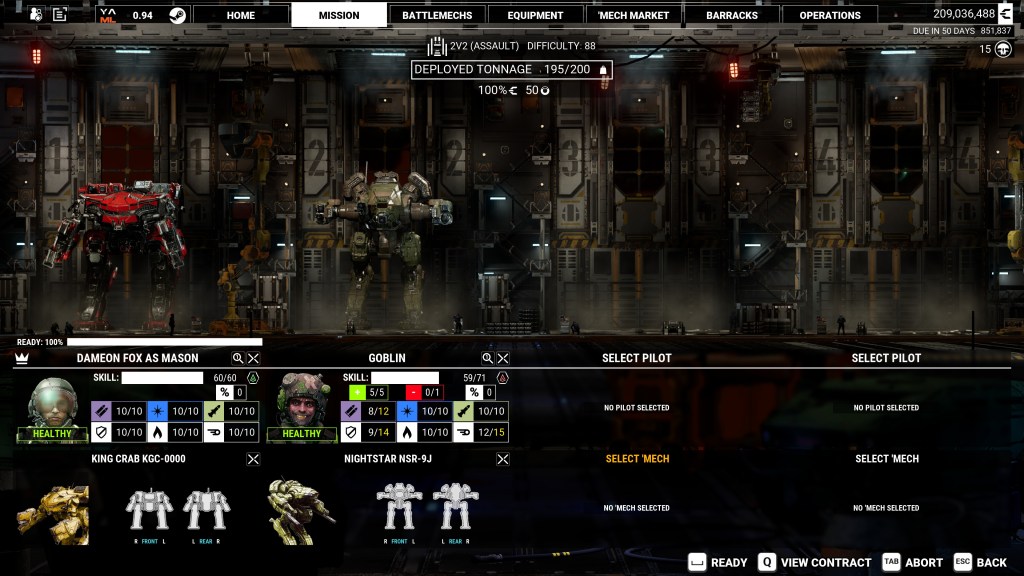Go back to the previous screen

click(980, 562)
